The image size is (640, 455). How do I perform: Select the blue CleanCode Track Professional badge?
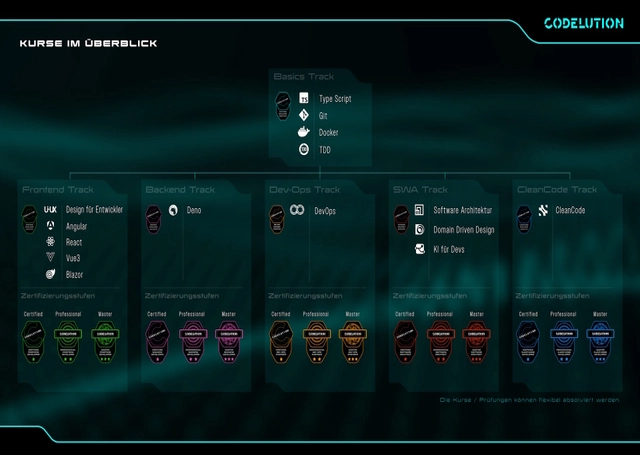coord(563,339)
